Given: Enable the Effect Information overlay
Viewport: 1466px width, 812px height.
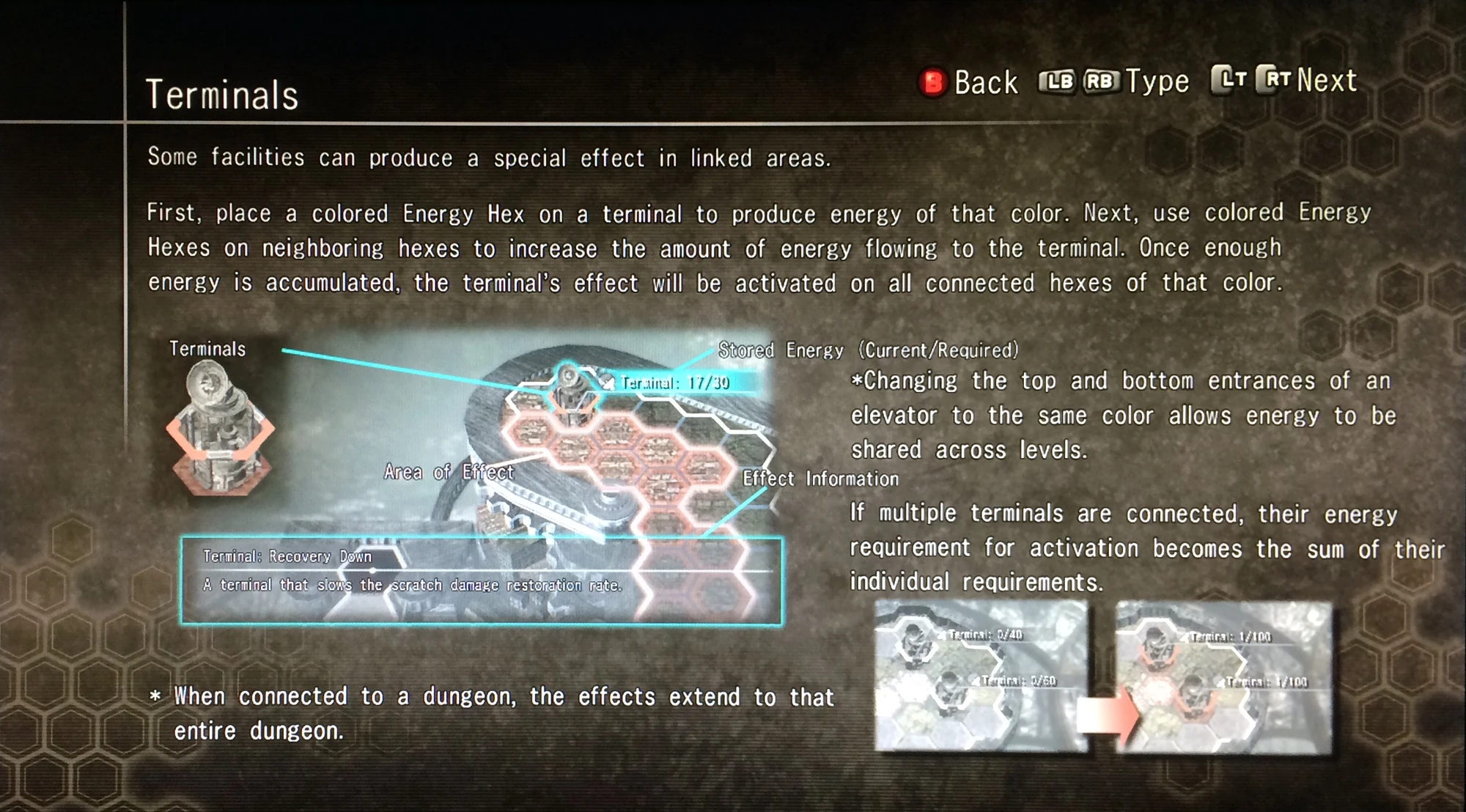Looking at the screenshot, I should point(821,479).
